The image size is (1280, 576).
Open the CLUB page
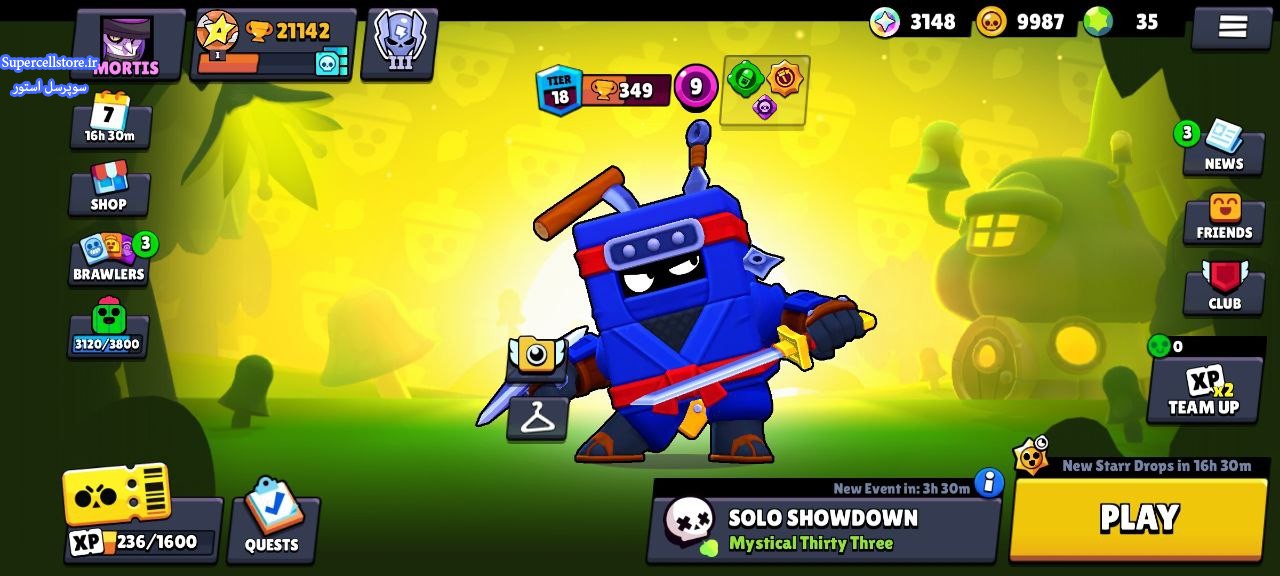click(1224, 288)
